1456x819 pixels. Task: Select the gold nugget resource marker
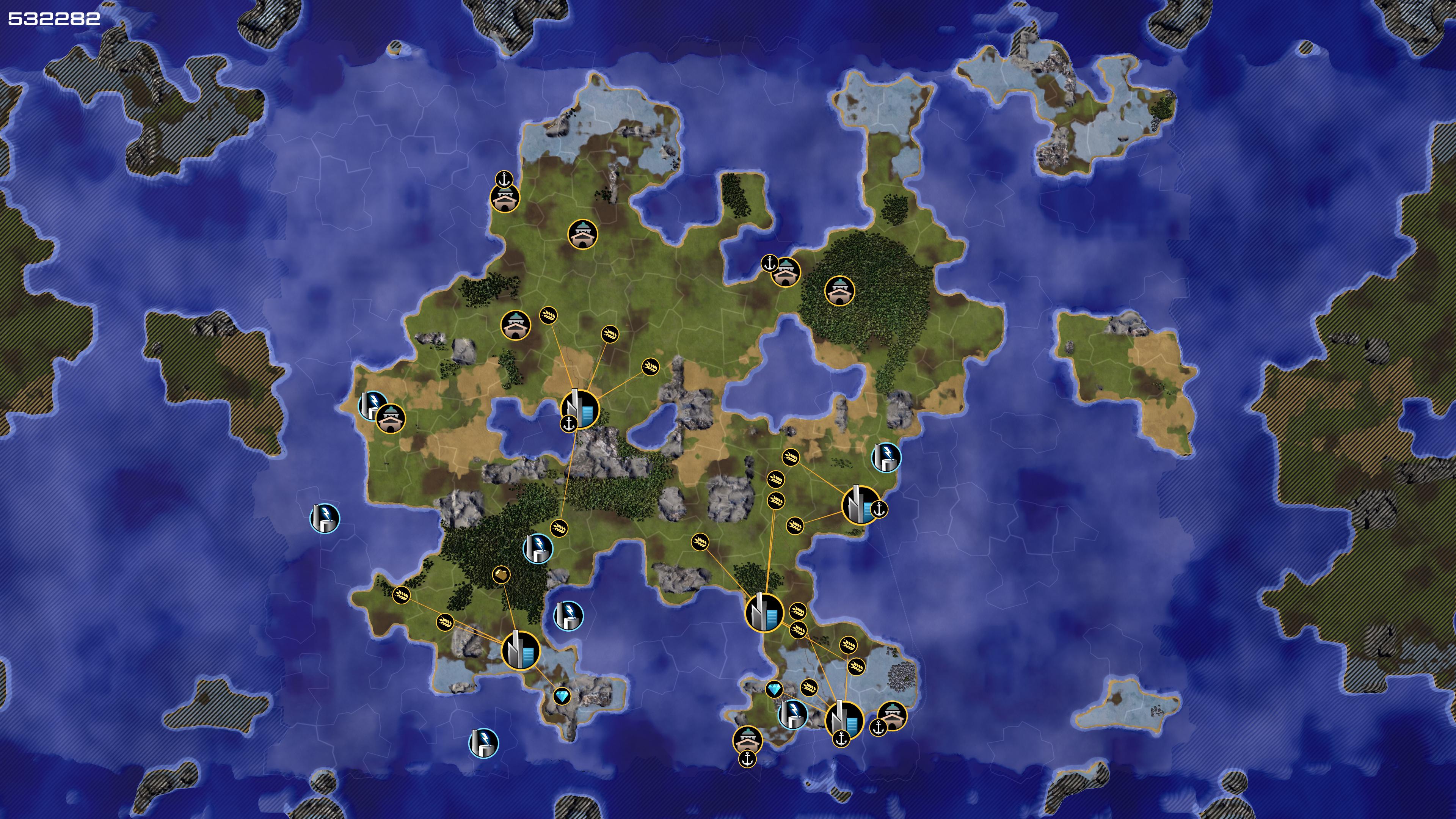501,575
